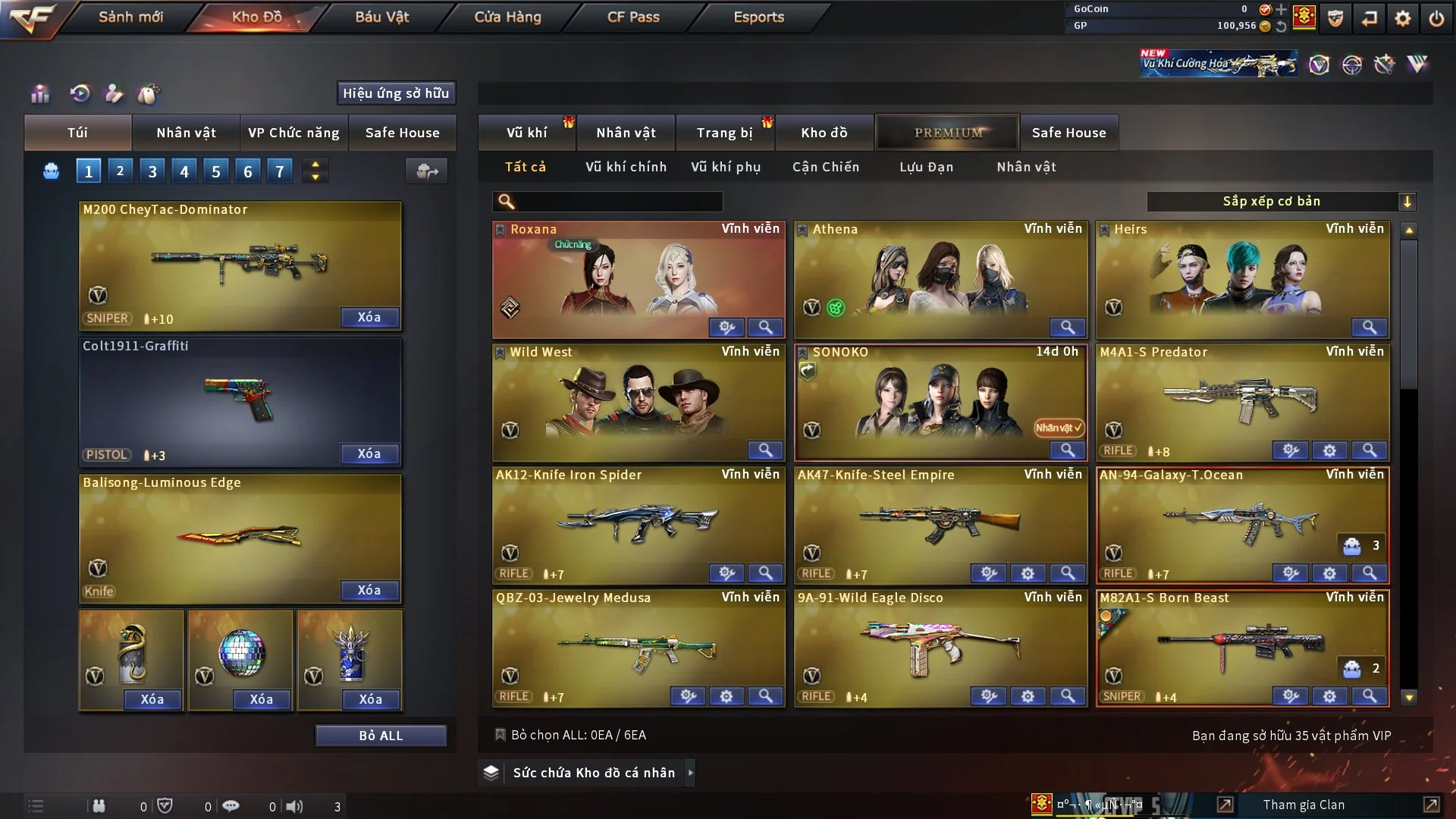Image resolution: width=1456 pixels, height=819 pixels.
Task: Open the Sắp xếp cơ bản sort dropdown
Action: pos(1282,201)
